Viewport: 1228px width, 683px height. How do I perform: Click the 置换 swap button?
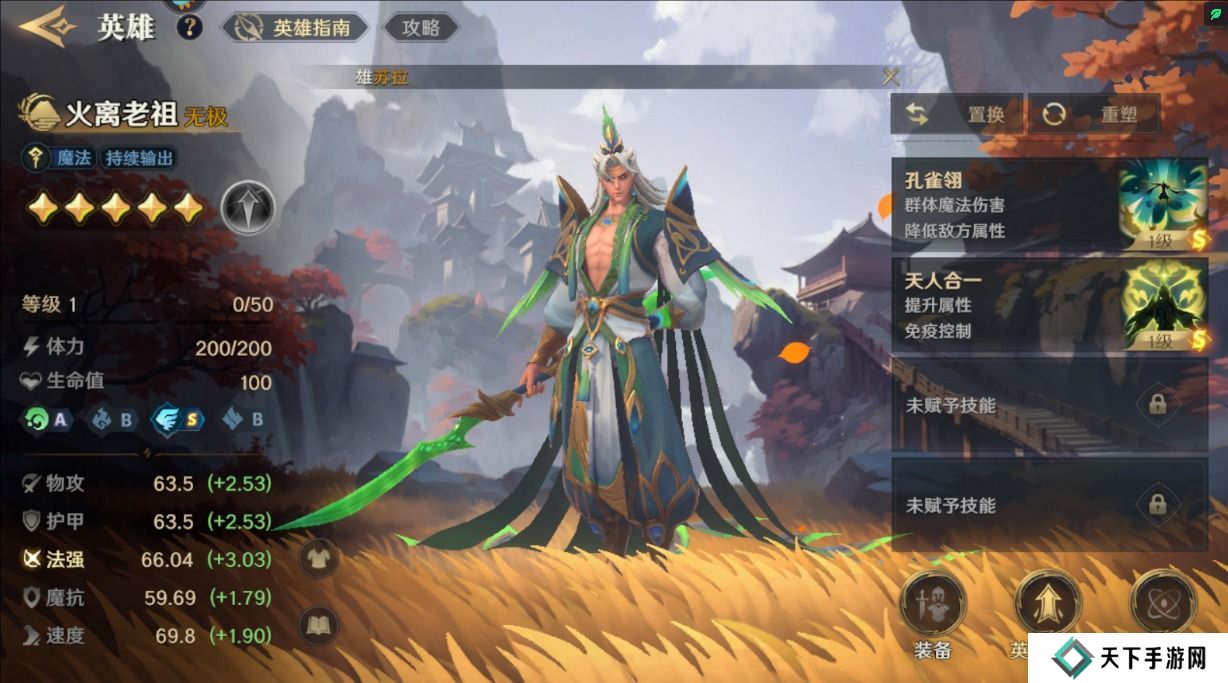coord(957,114)
